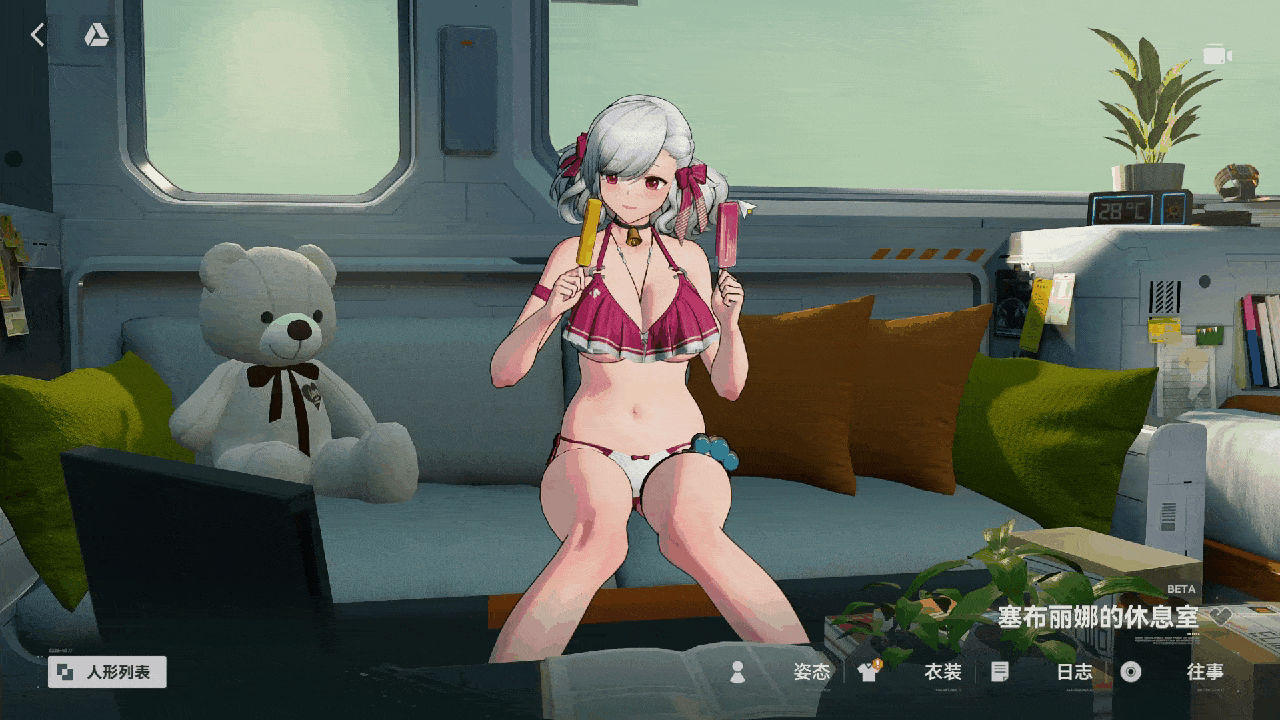The height and width of the screenshot is (720, 1280).
Task: Open the camera mode icon
Action: tap(1216, 55)
